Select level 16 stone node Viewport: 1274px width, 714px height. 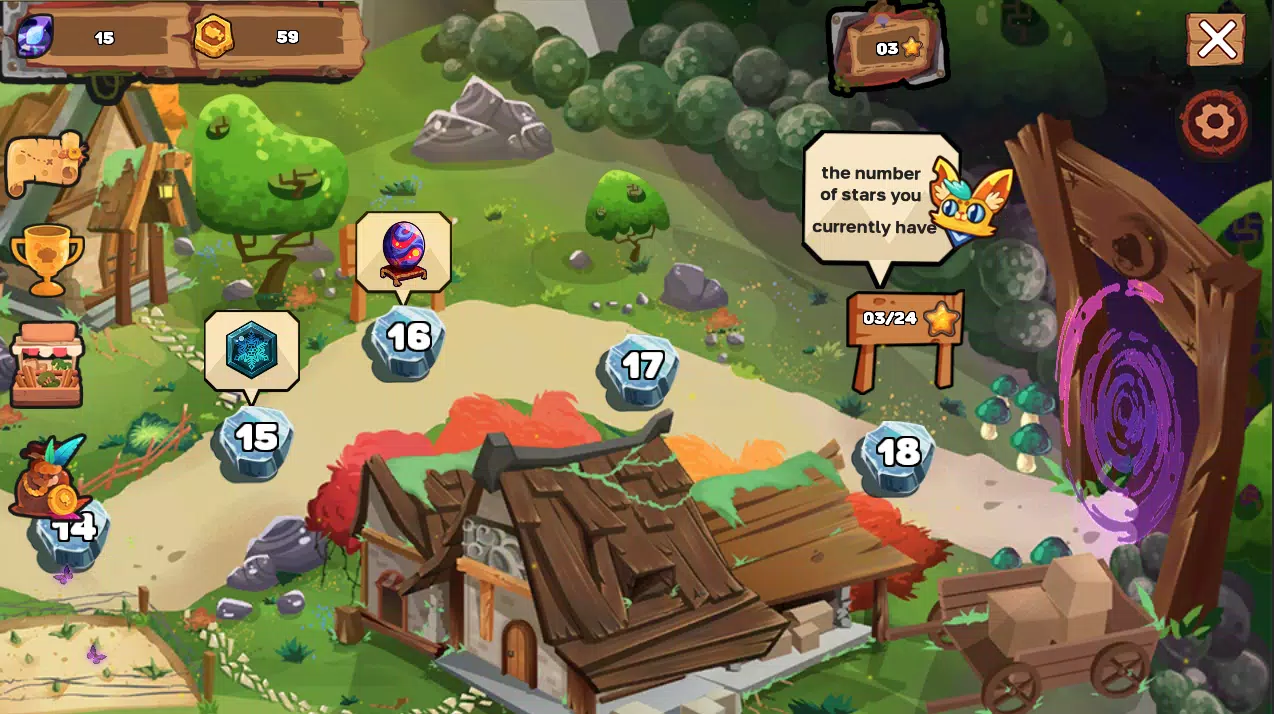coord(407,340)
